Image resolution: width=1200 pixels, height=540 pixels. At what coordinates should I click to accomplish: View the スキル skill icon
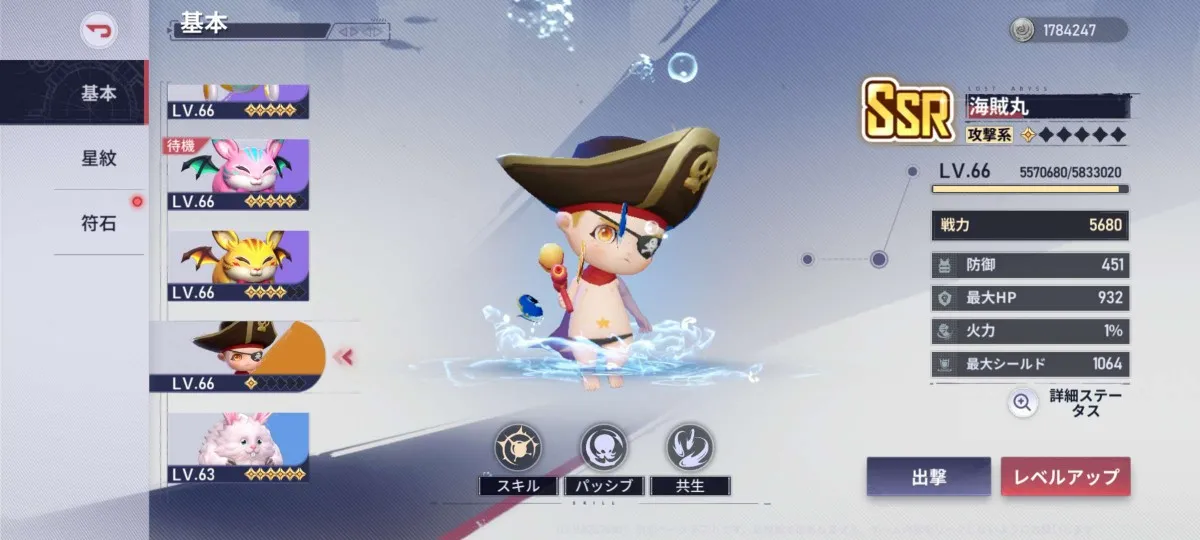point(518,448)
